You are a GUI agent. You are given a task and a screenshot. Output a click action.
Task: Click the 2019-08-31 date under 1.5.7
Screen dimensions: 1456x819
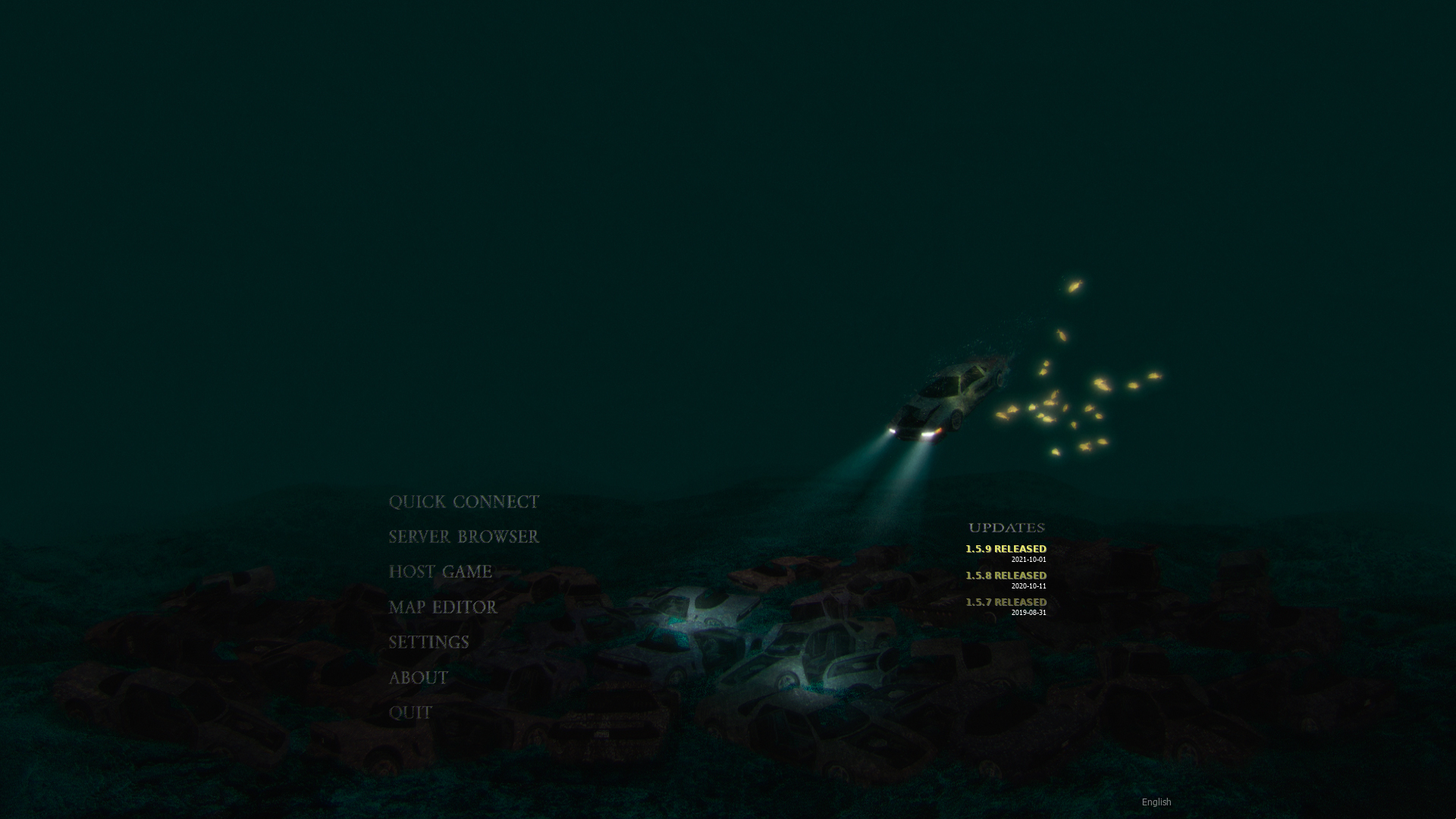pyautogui.click(x=1028, y=613)
